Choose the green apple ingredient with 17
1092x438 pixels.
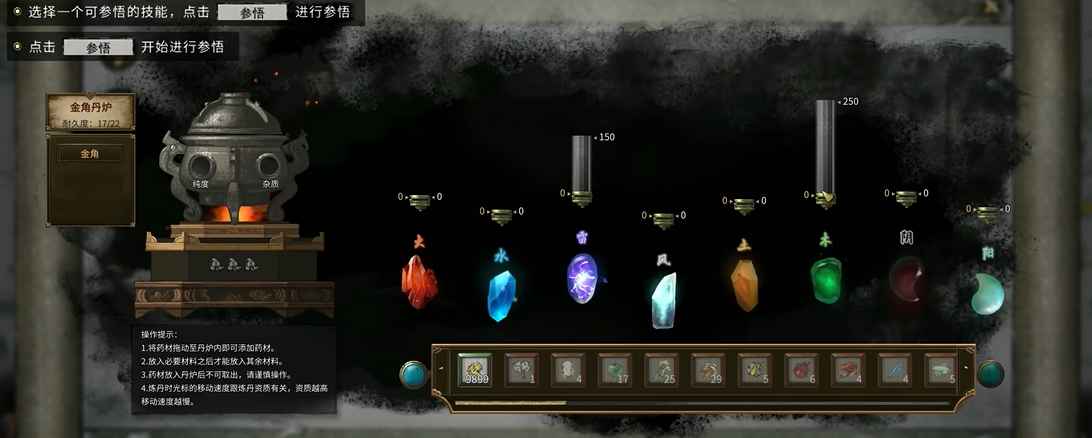[x=615, y=370]
